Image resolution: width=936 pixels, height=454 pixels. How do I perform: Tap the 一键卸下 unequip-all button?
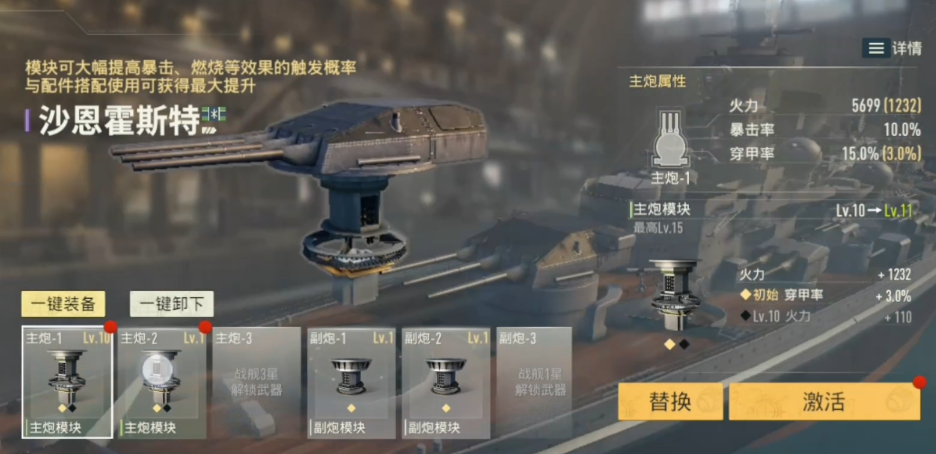pyautogui.click(x=171, y=303)
